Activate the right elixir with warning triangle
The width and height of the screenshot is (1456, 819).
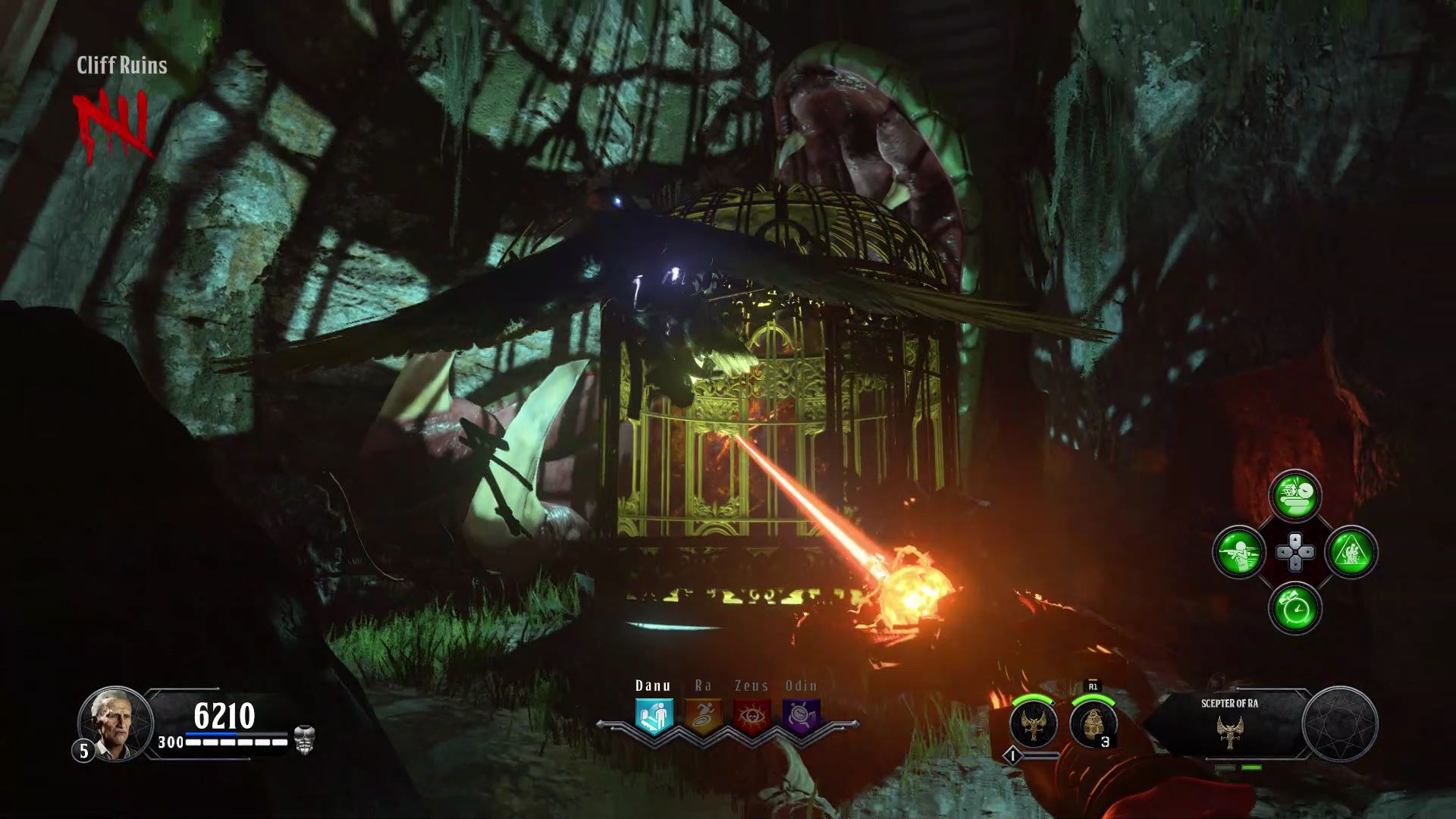tap(1351, 551)
